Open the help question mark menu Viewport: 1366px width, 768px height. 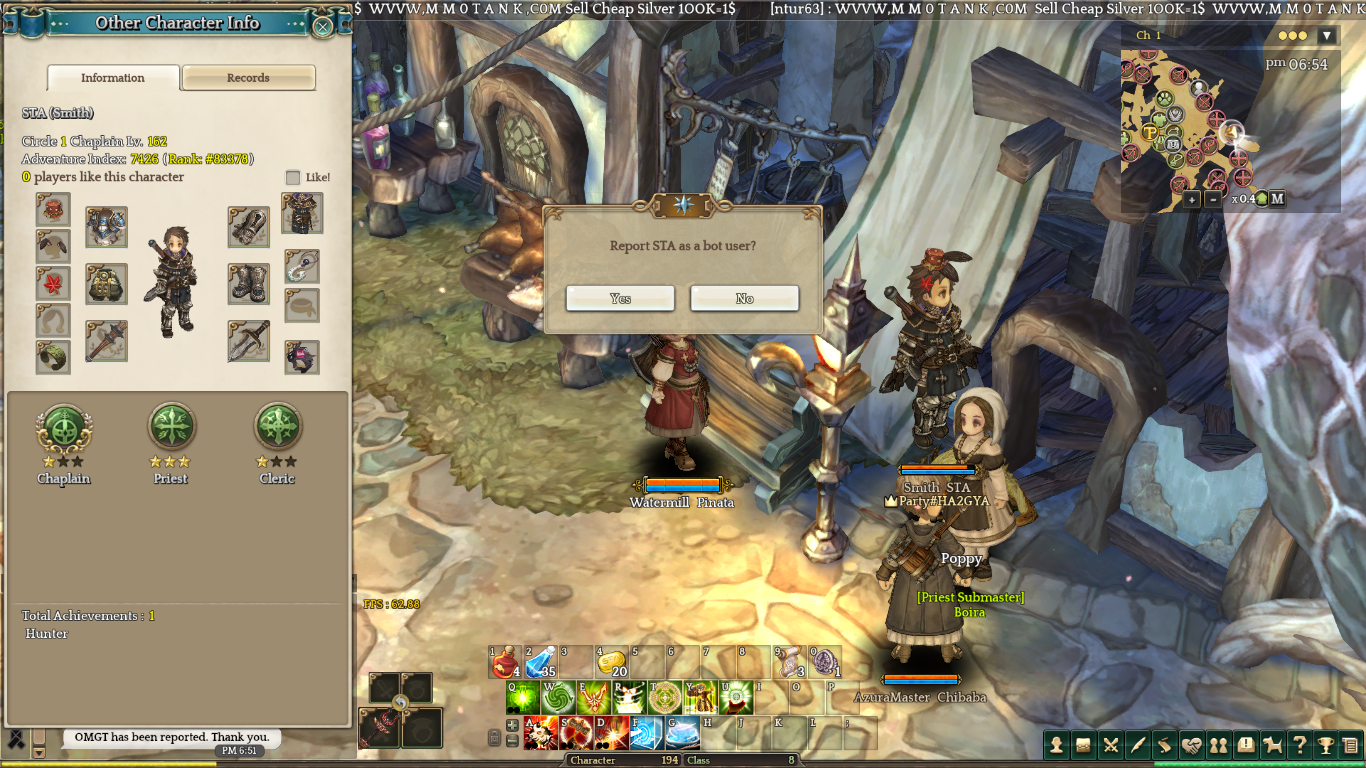1299,745
